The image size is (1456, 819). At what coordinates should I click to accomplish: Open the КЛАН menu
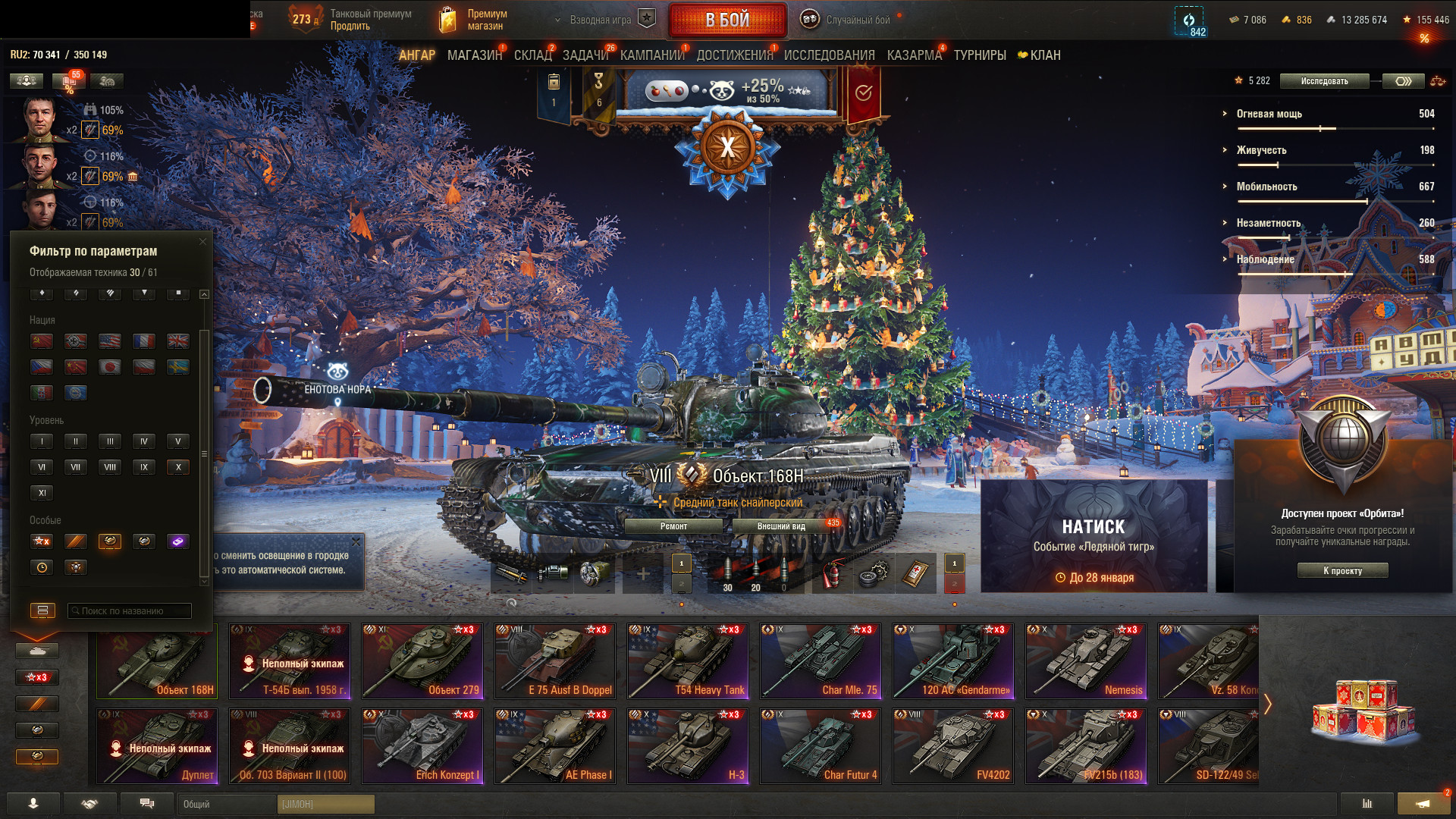[x=1044, y=55]
